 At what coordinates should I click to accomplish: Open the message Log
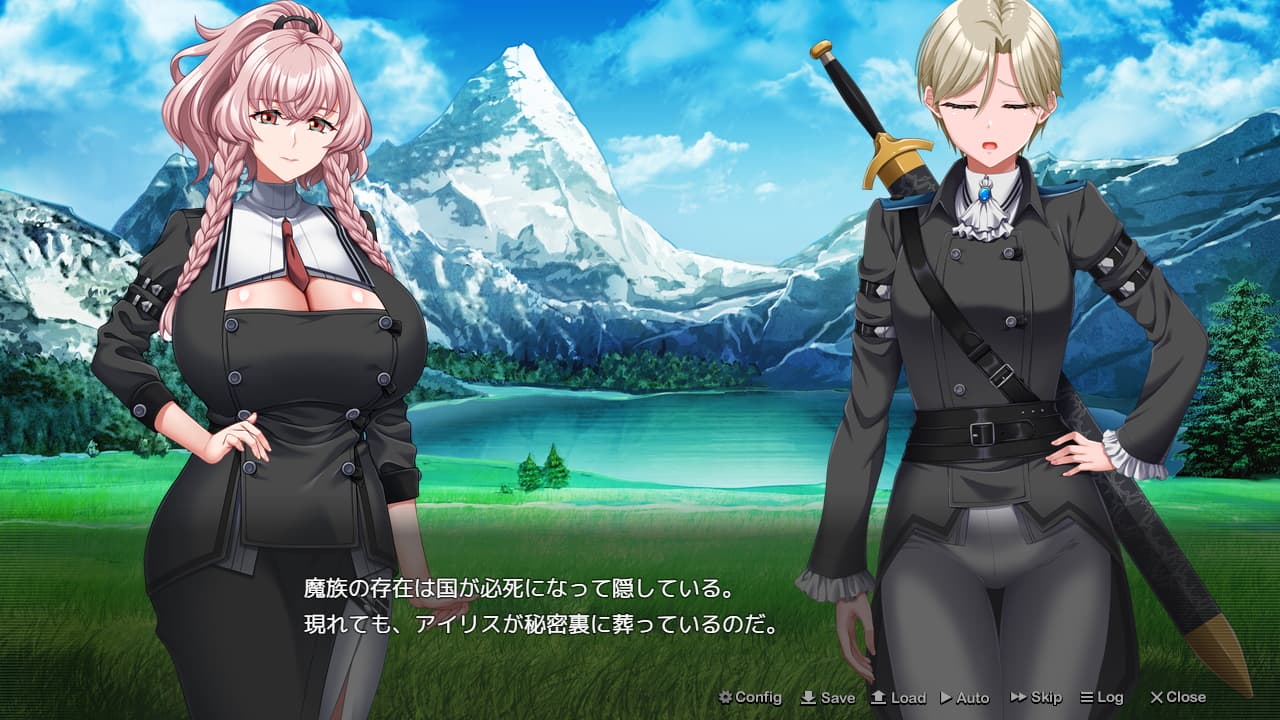(x=1104, y=698)
